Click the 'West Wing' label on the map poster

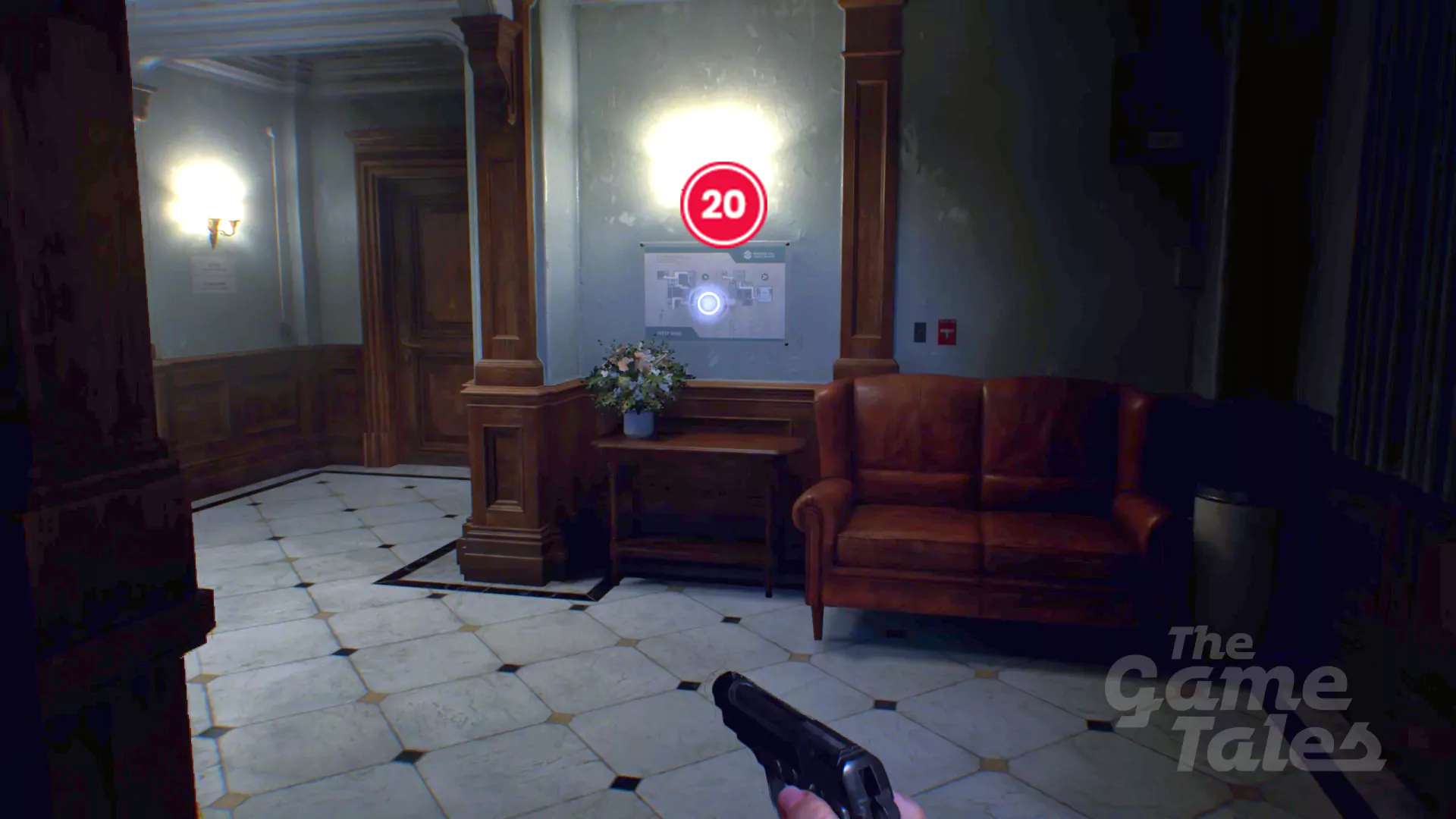coord(669,334)
